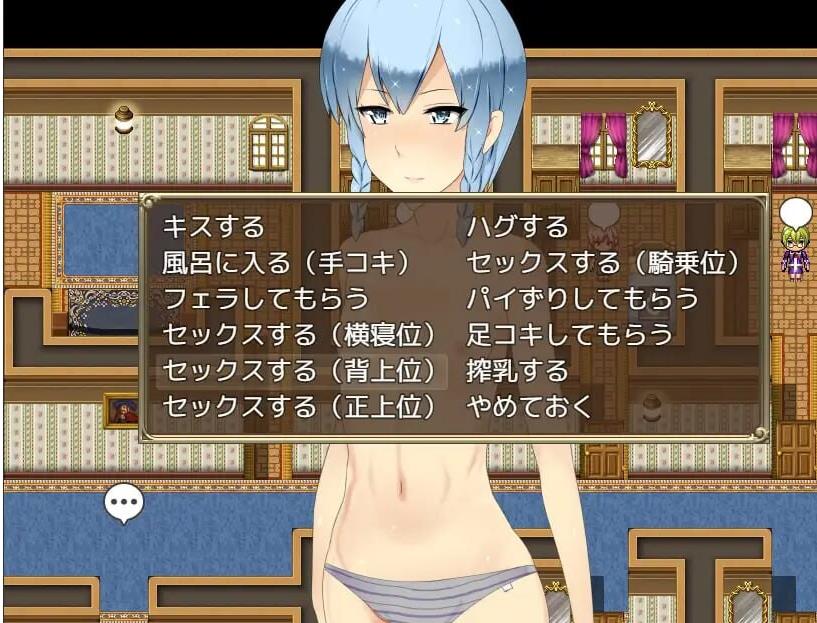Screen dimensions: 817x623
Task: Choose the フェラしてもらう option
Action: [265, 299]
